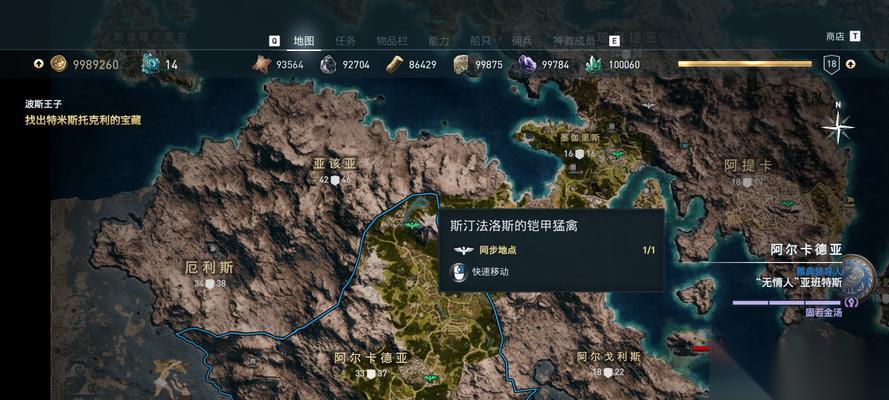889x400 pixels.
Task: Open the 佣兵 (Mercenaries) tab
Action: 522,41
